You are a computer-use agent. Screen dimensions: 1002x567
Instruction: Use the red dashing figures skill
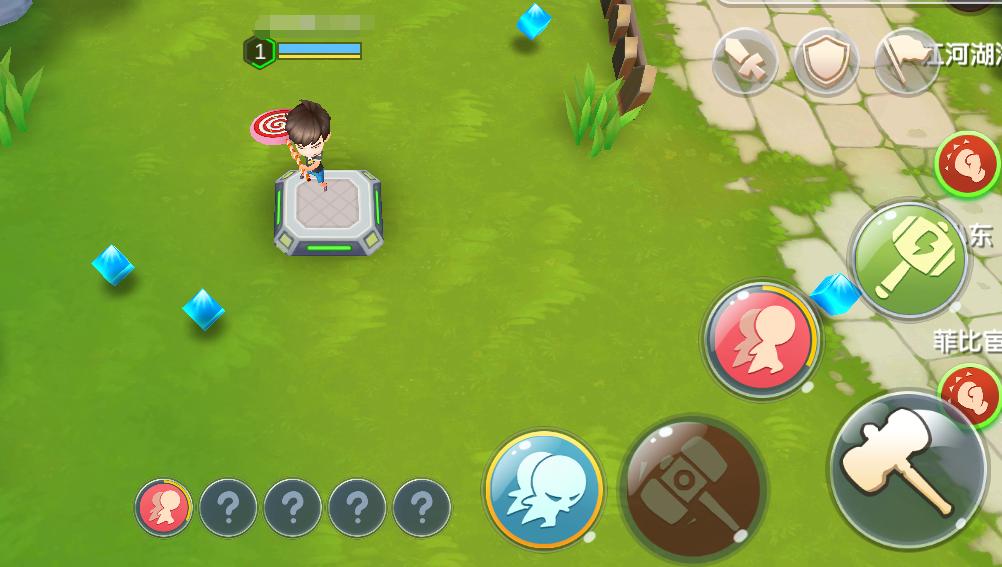click(x=761, y=339)
